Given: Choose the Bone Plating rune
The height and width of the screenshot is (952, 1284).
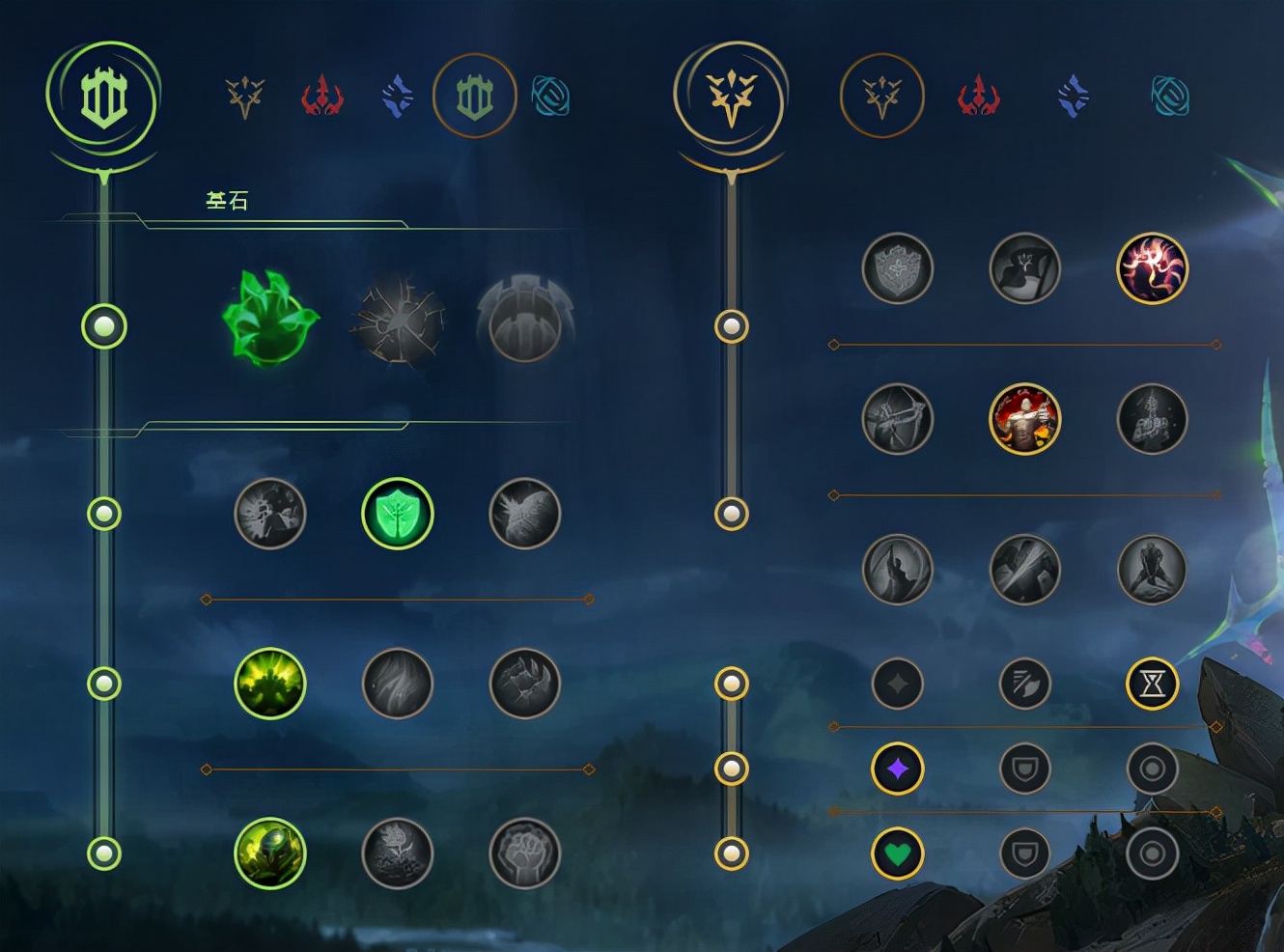Looking at the screenshot, I should pos(524,684).
